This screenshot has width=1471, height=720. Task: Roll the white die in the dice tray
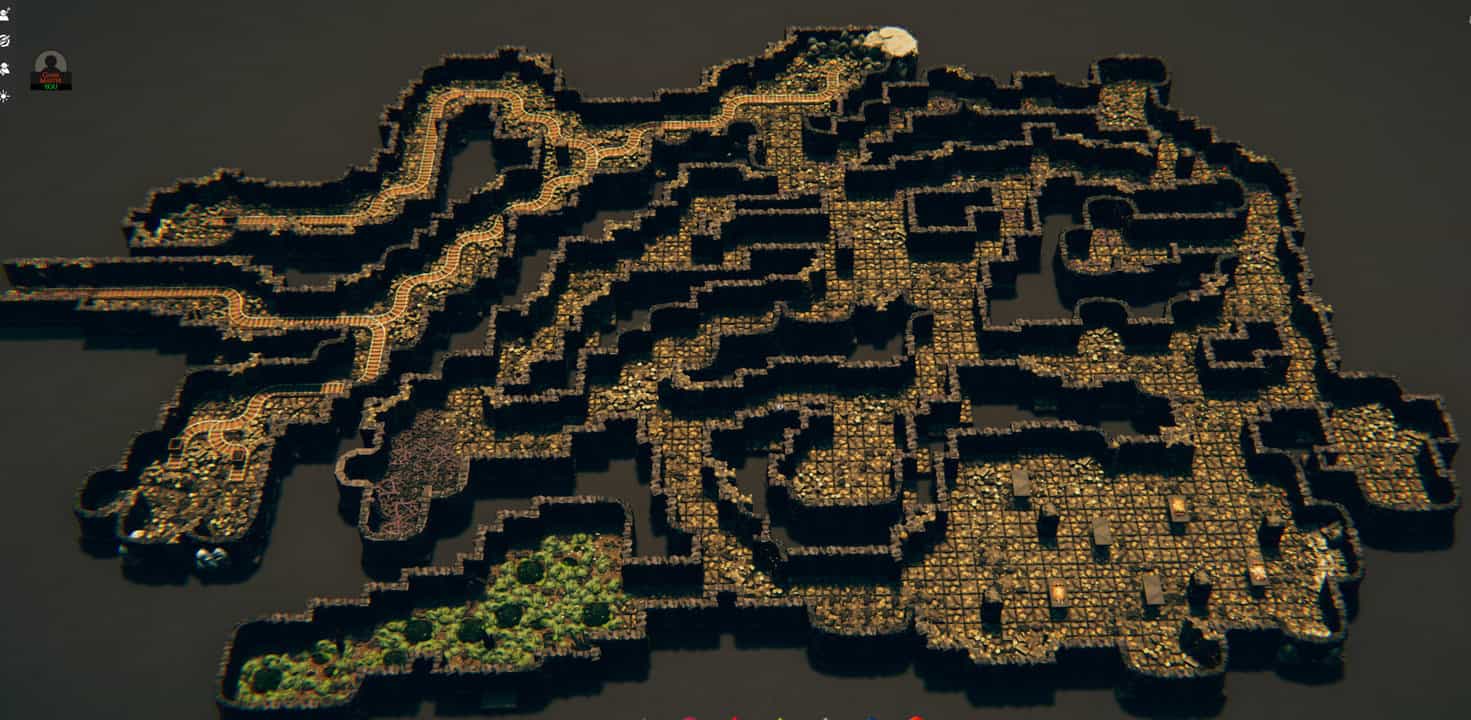click(x=824, y=717)
